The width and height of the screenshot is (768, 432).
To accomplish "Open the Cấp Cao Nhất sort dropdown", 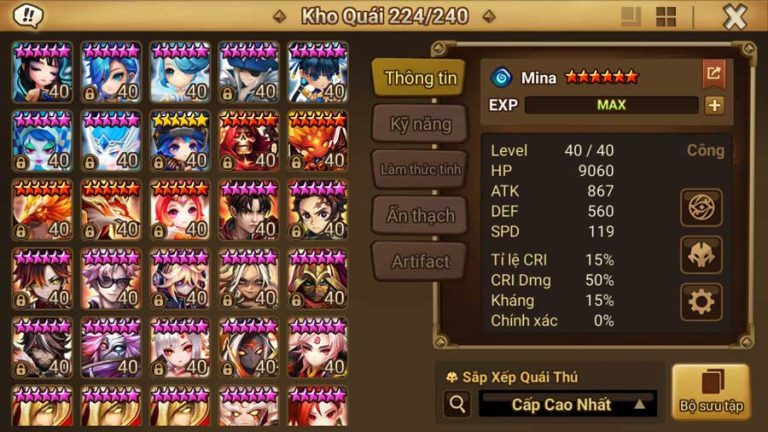I will [x=567, y=404].
